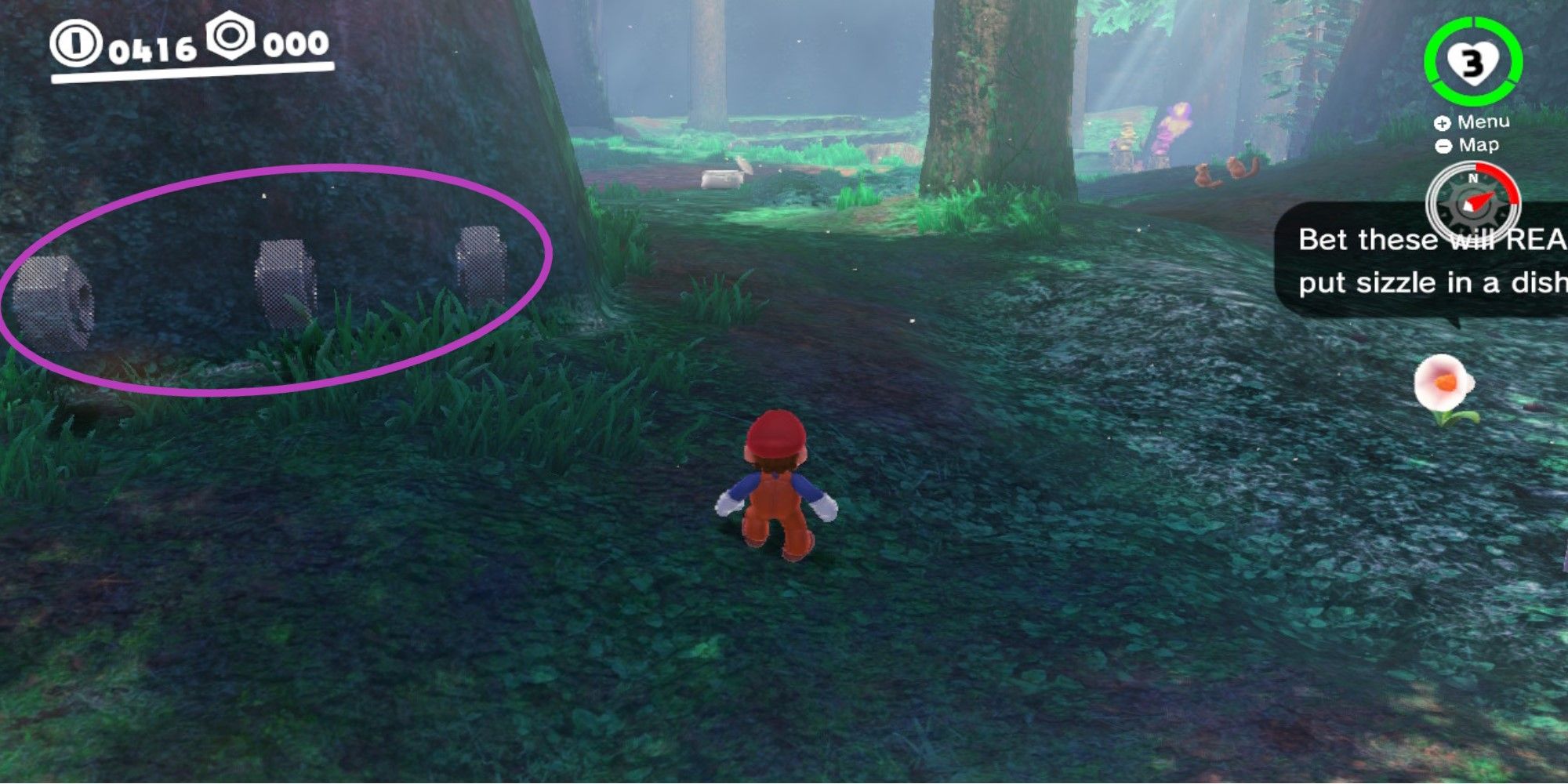
Task: Open the Map option
Action: [x=1480, y=145]
